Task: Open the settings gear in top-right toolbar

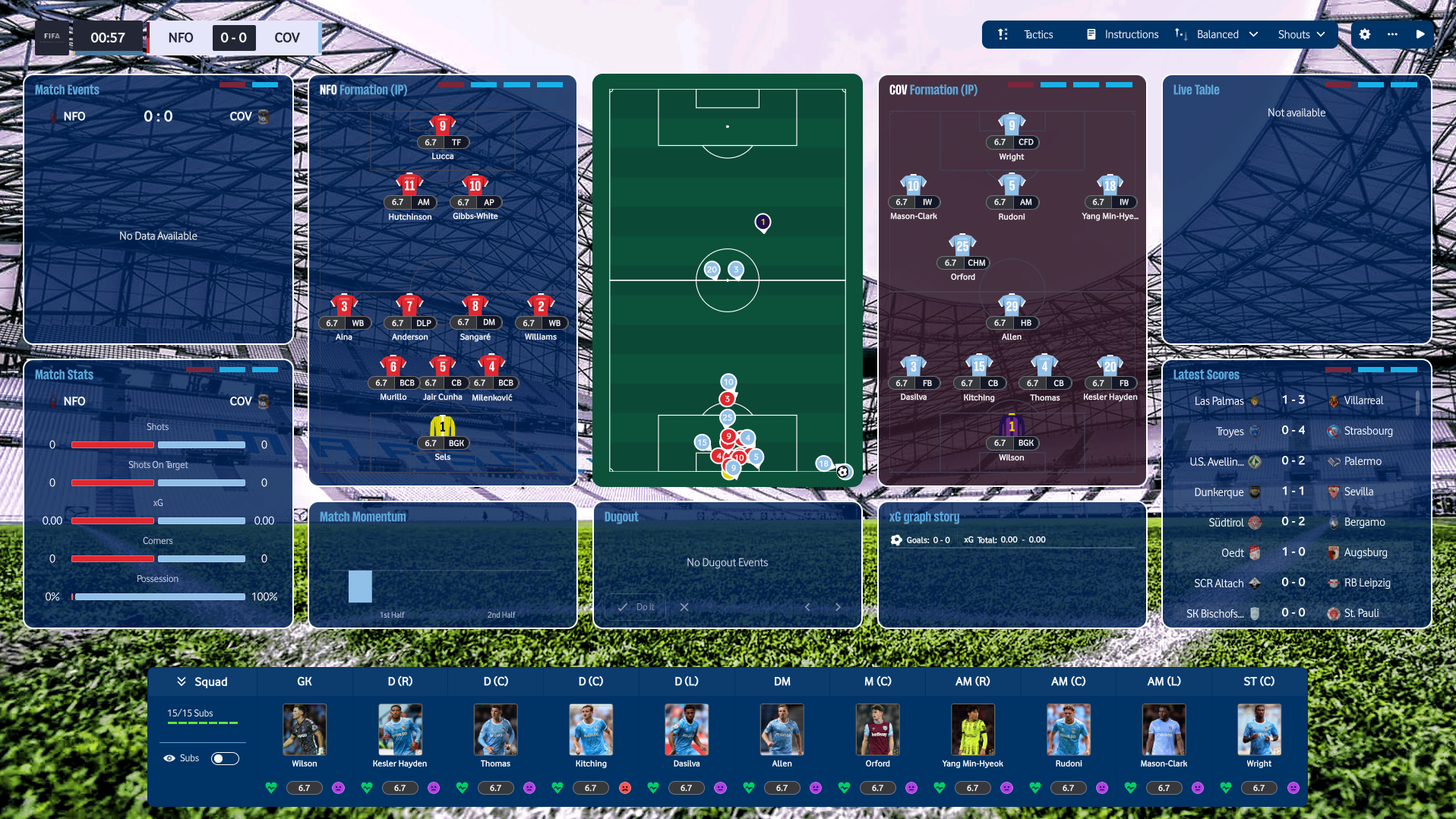Action: 1365,34
